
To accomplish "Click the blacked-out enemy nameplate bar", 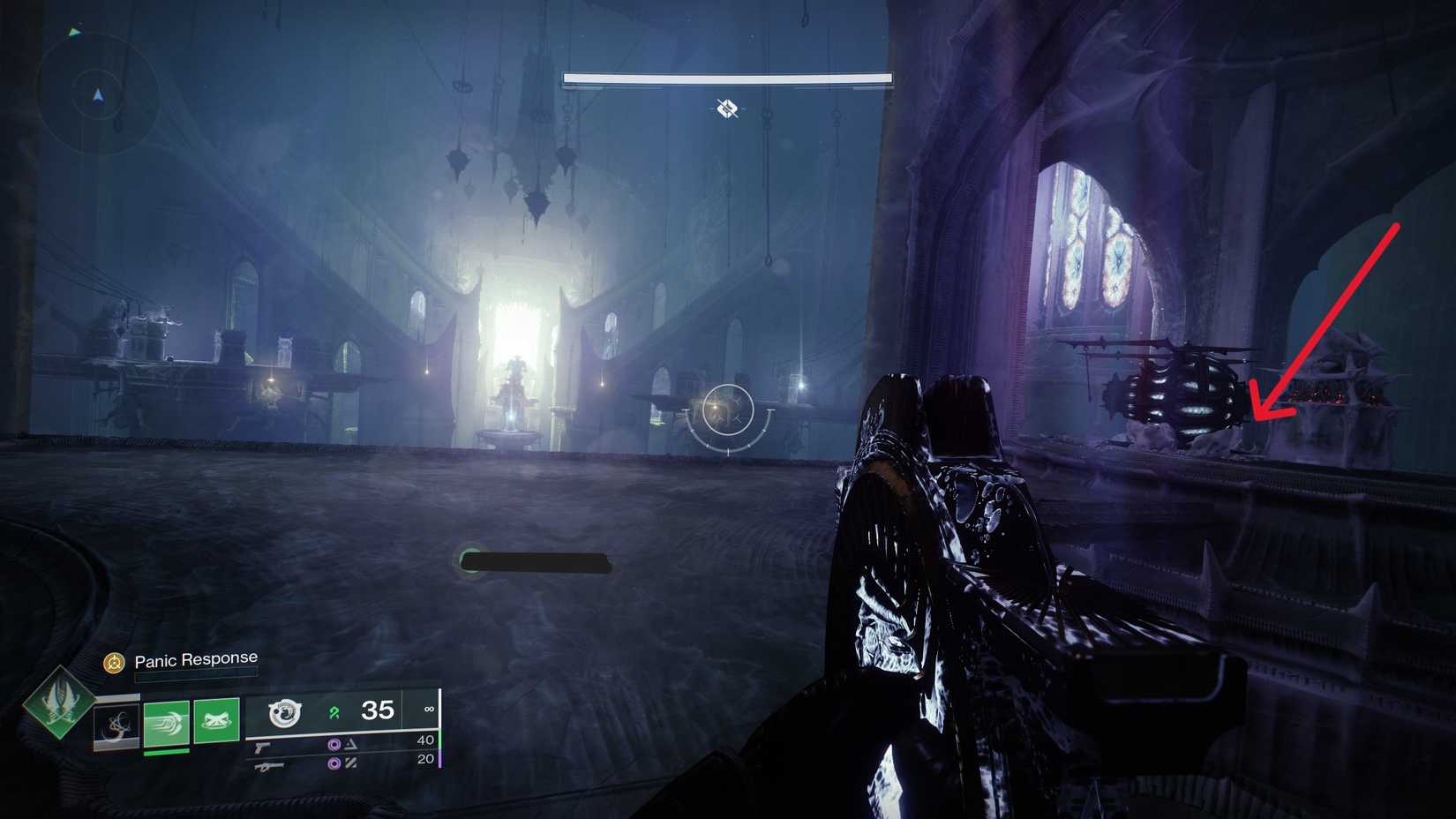I will (x=534, y=563).
